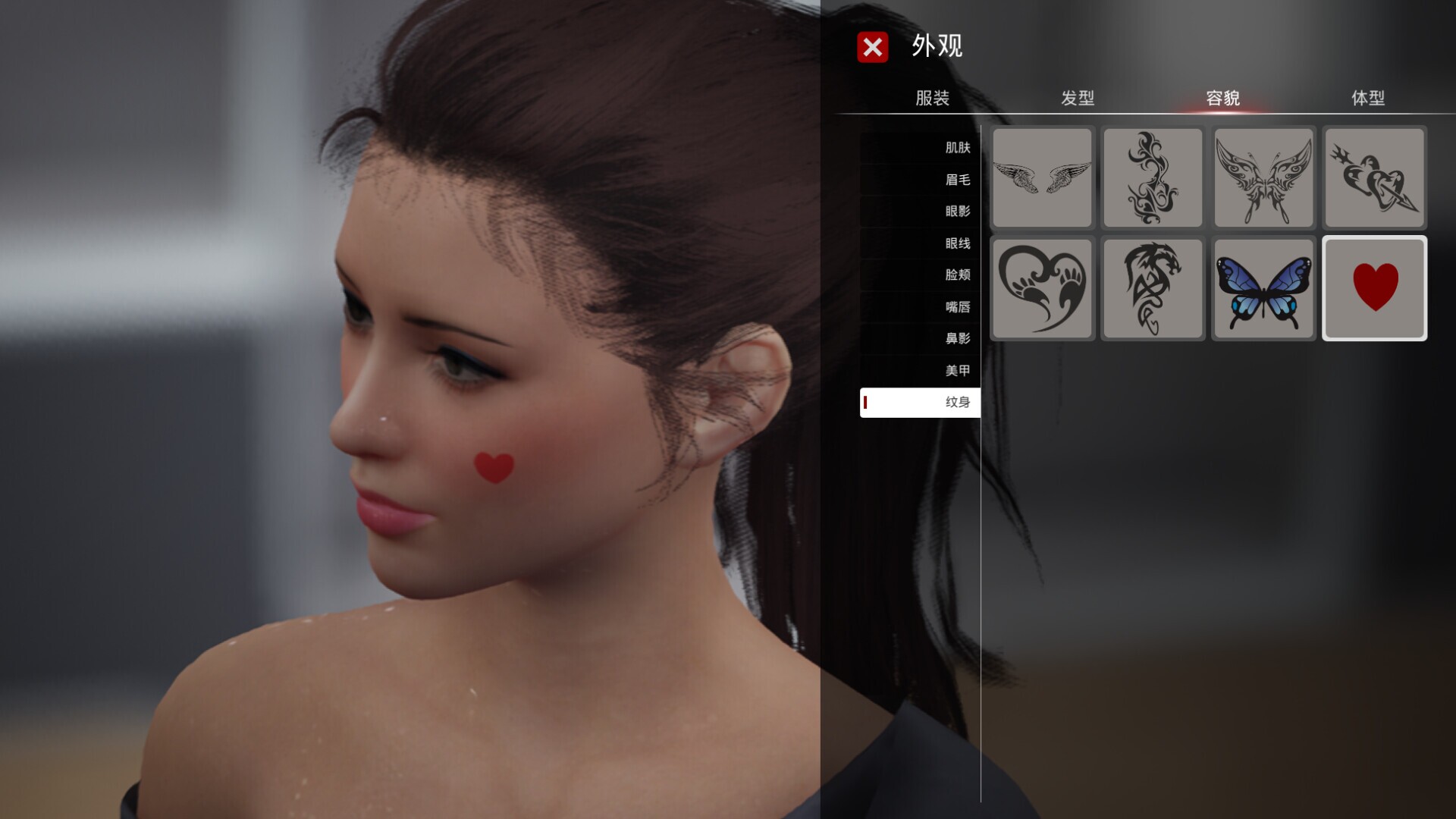Choose the tribal dragon tattoo design

pyautogui.click(x=1153, y=289)
